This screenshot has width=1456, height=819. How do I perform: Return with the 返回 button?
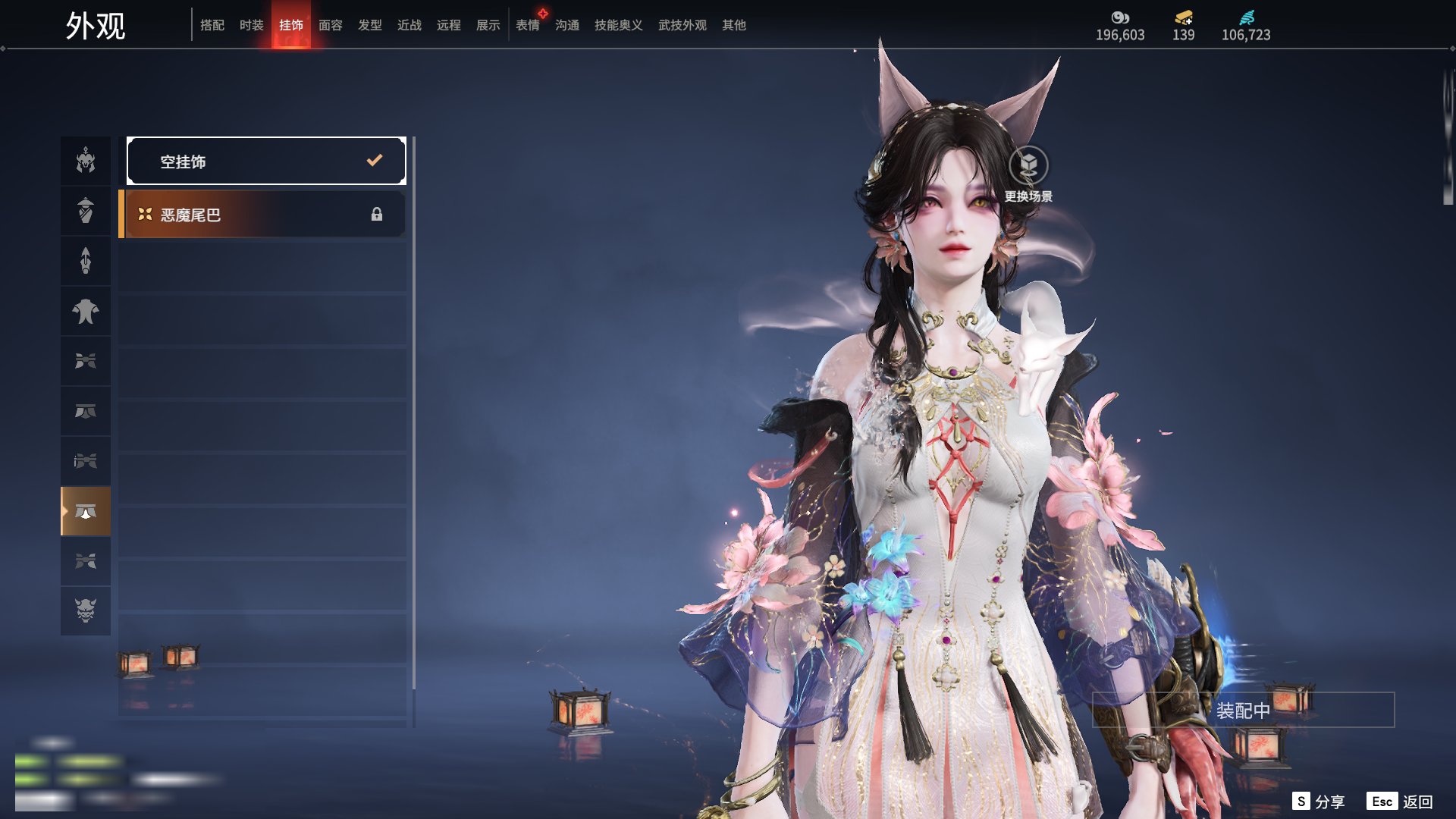click(x=1400, y=802)
